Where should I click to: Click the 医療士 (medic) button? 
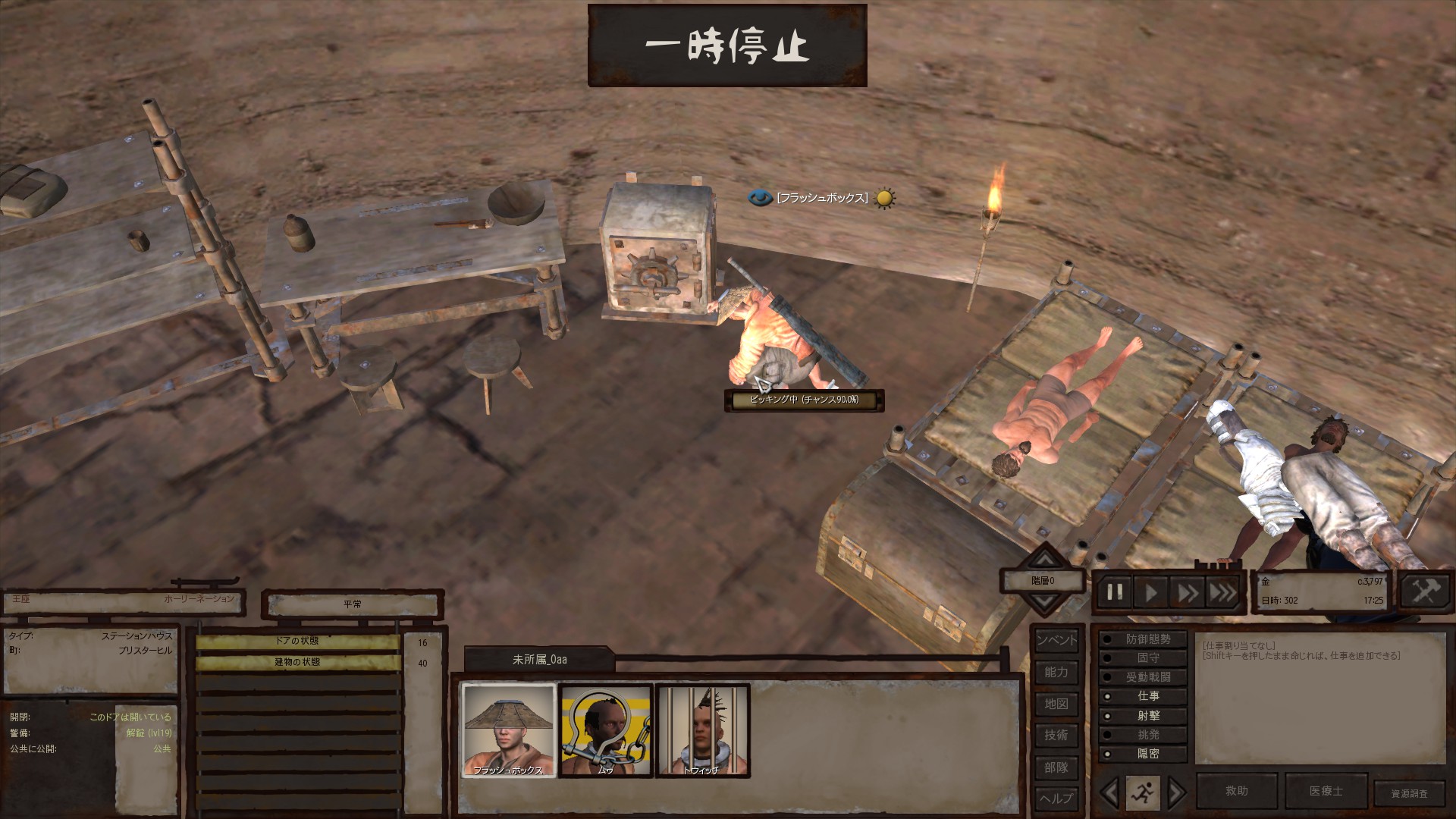point(1326,791)
